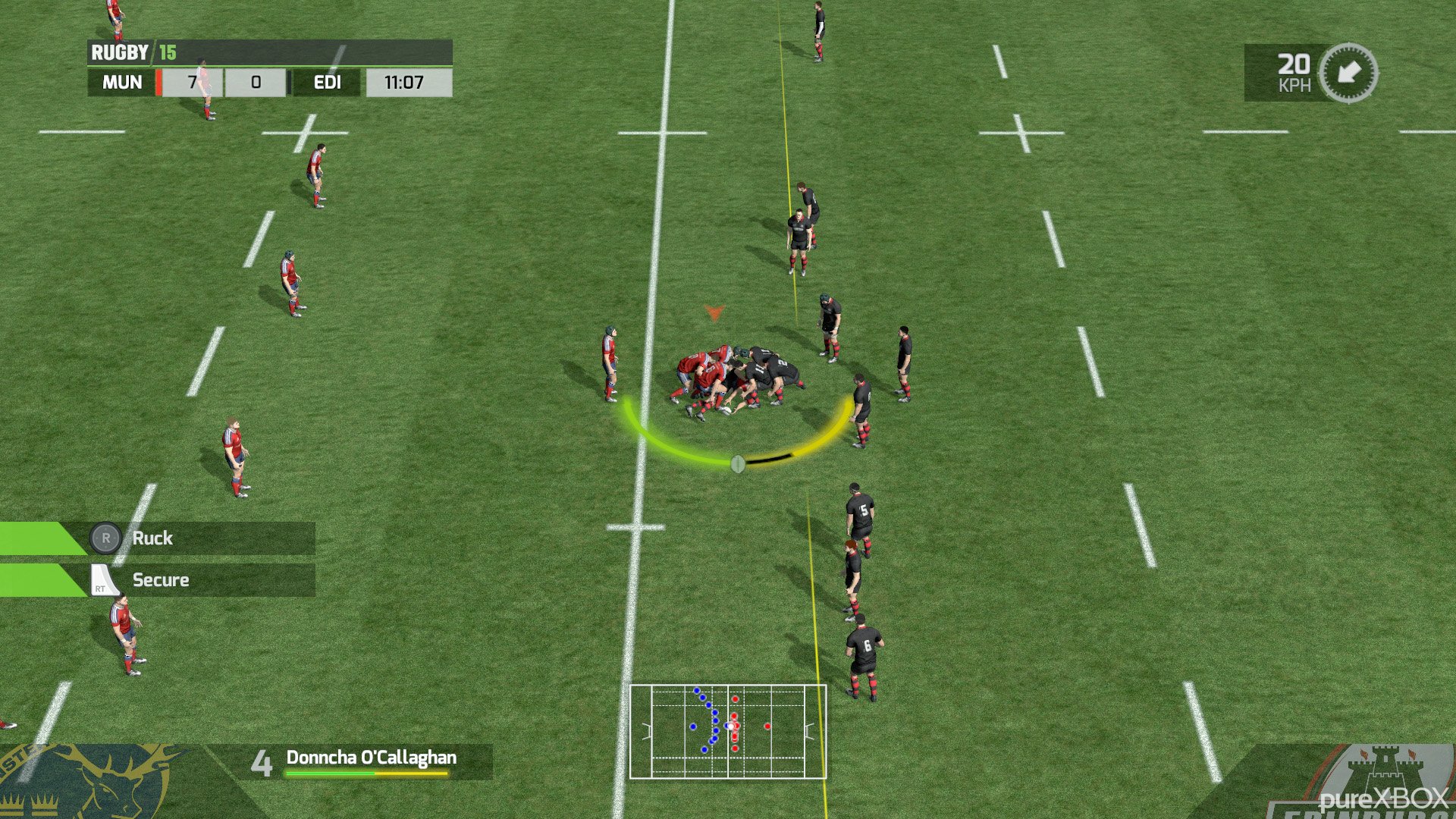The height and width of the screenshot is (819, 1456).
Task: Click the jersey number 4 badge
Action: (262, 761)
